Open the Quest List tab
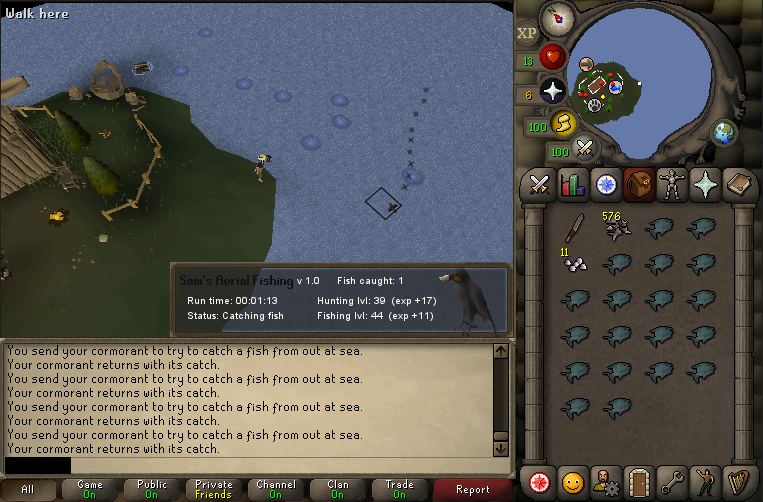The width and height of the screenshot is (763, 502). [x=606, y=184]
